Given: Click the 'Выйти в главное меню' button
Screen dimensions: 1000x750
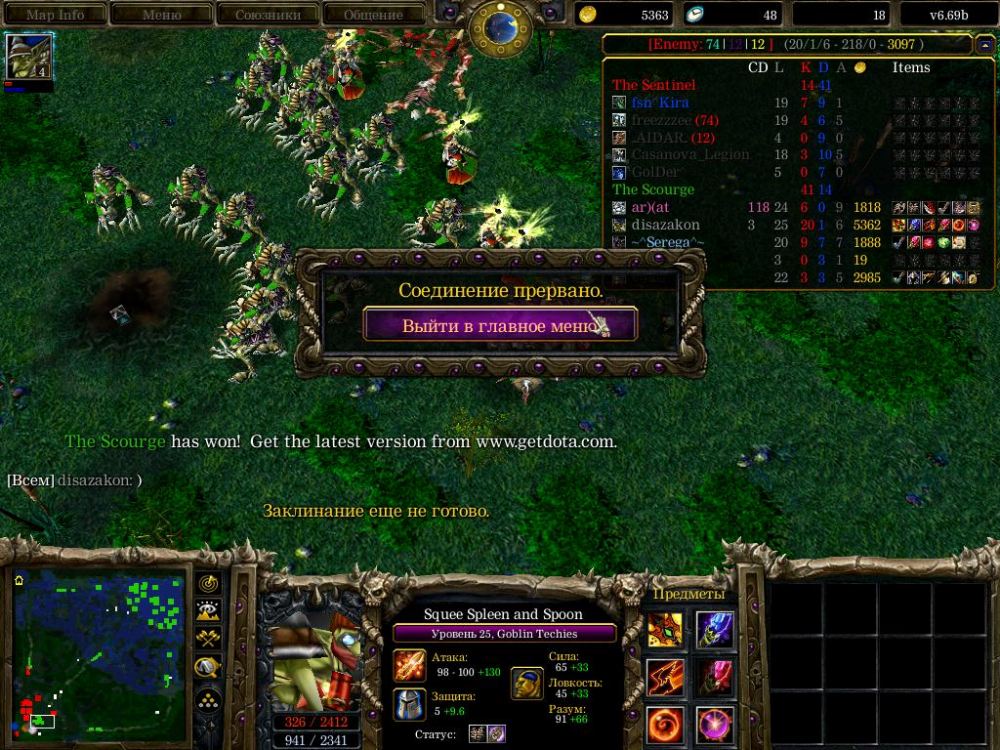Looking at the screenshot, I should pos(500,325).
